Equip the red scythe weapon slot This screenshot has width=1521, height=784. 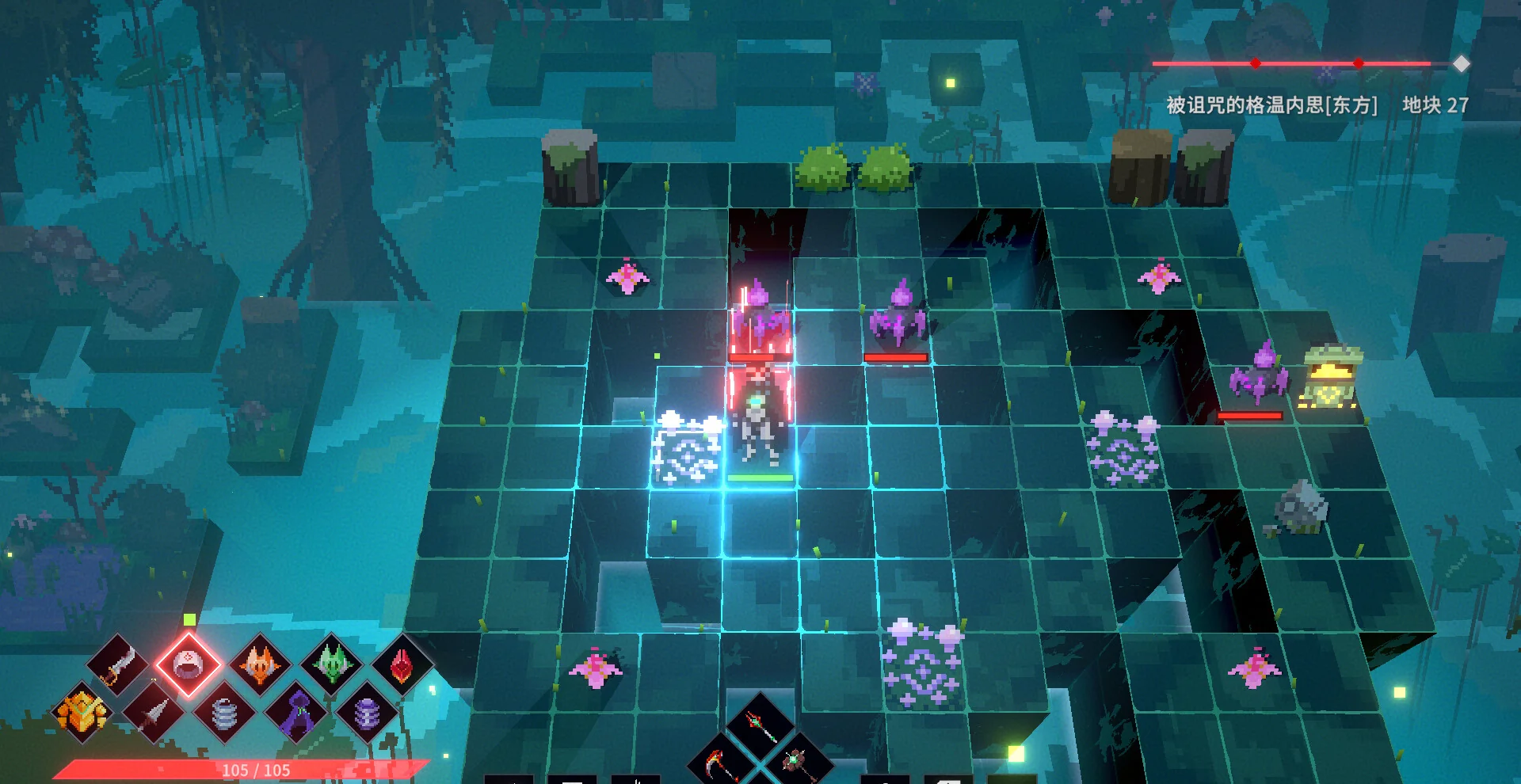(721, 764)
